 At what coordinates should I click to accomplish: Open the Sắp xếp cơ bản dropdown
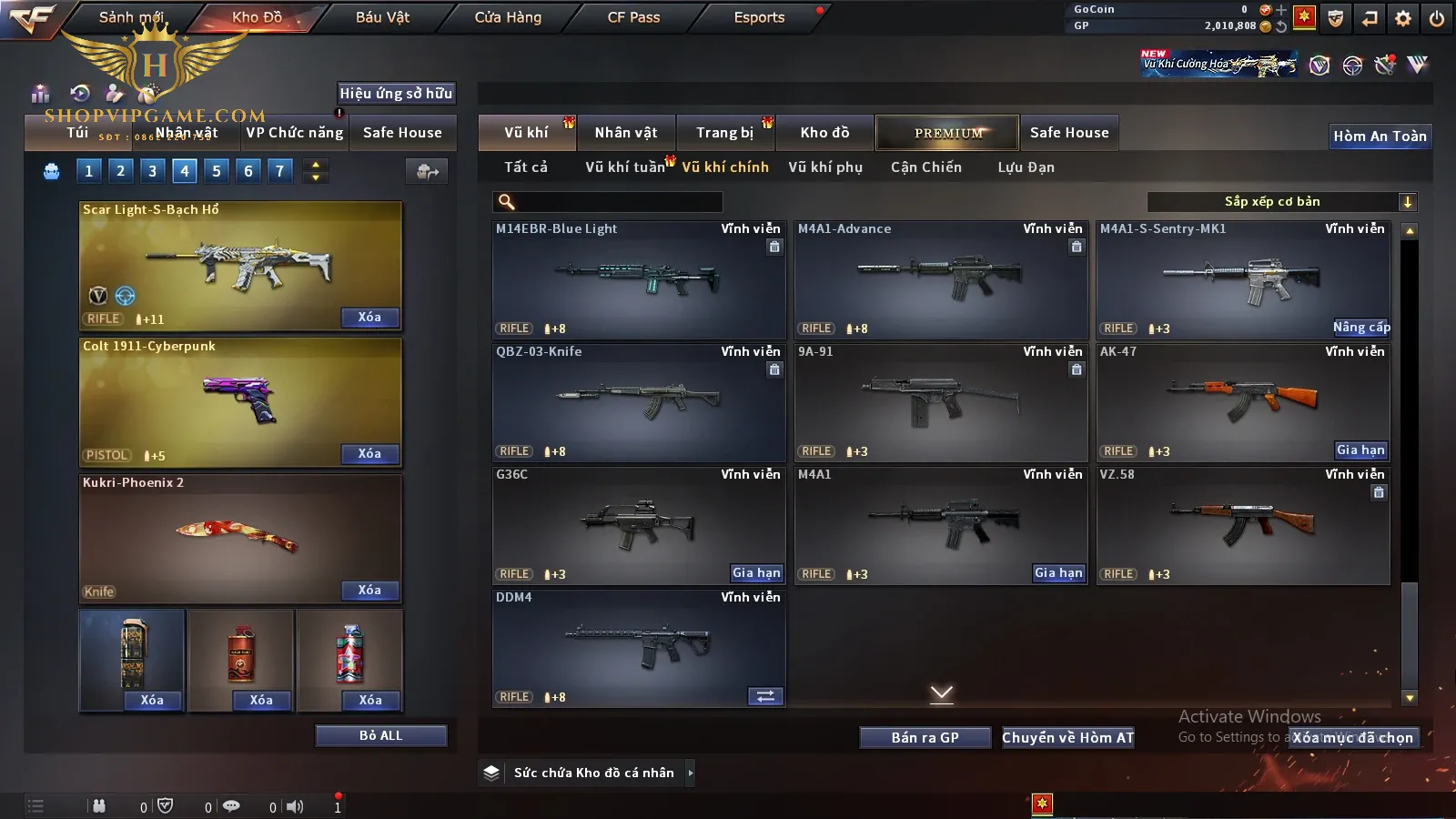(x=1281, y=202)
